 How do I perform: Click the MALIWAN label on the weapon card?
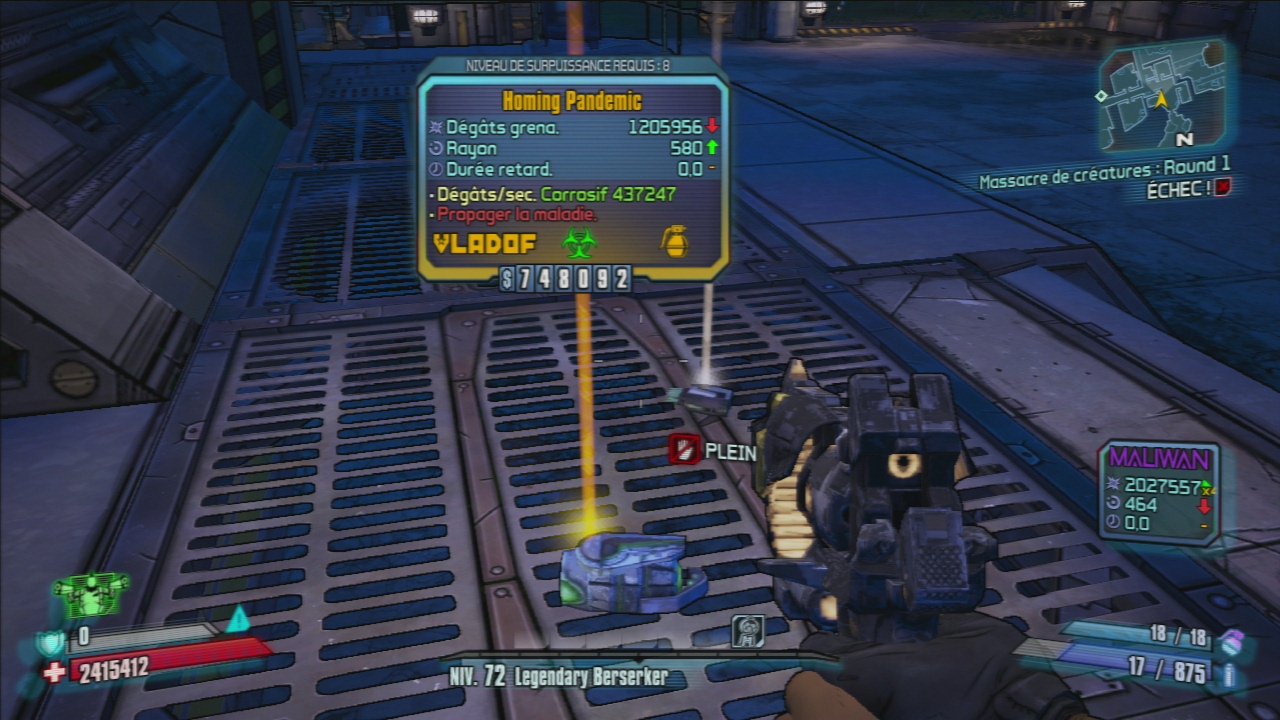(x=1158, y=457)
